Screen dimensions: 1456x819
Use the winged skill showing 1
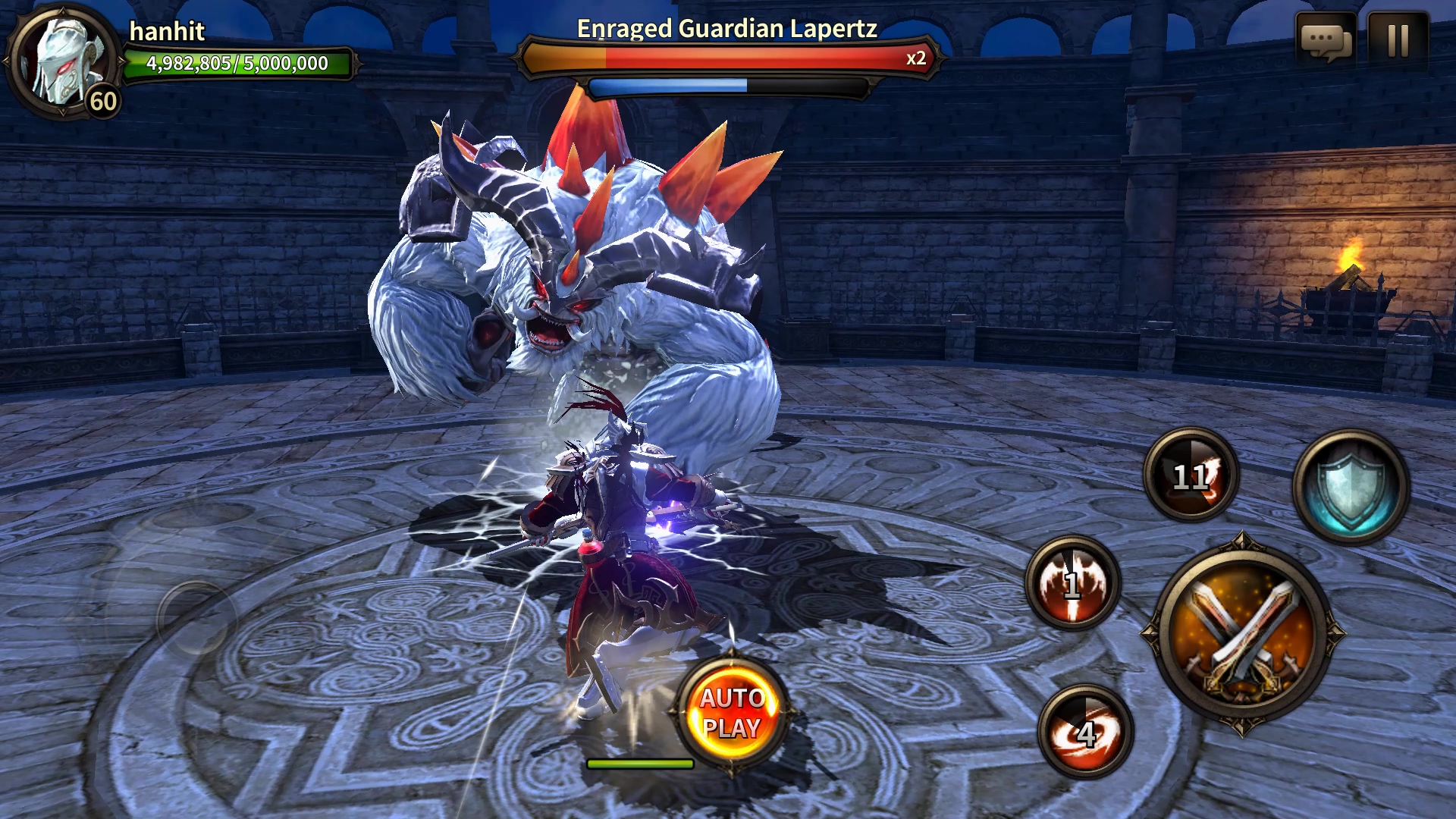pyautogui.click(x=1072, y=583)
